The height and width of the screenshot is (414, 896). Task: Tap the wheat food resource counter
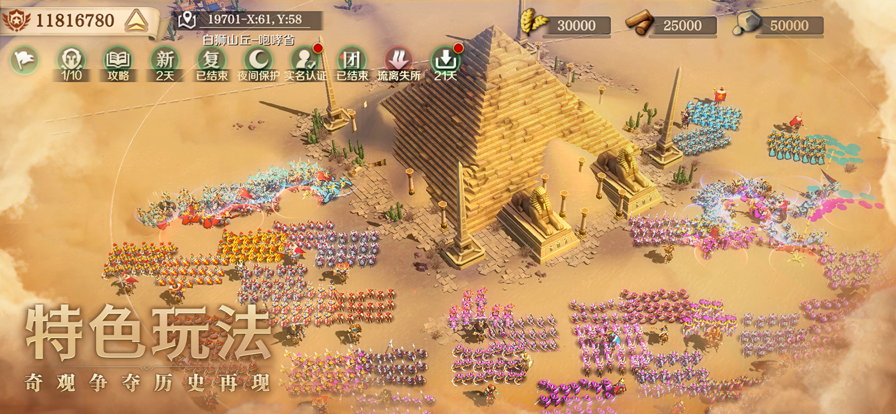tap(570, 24)
